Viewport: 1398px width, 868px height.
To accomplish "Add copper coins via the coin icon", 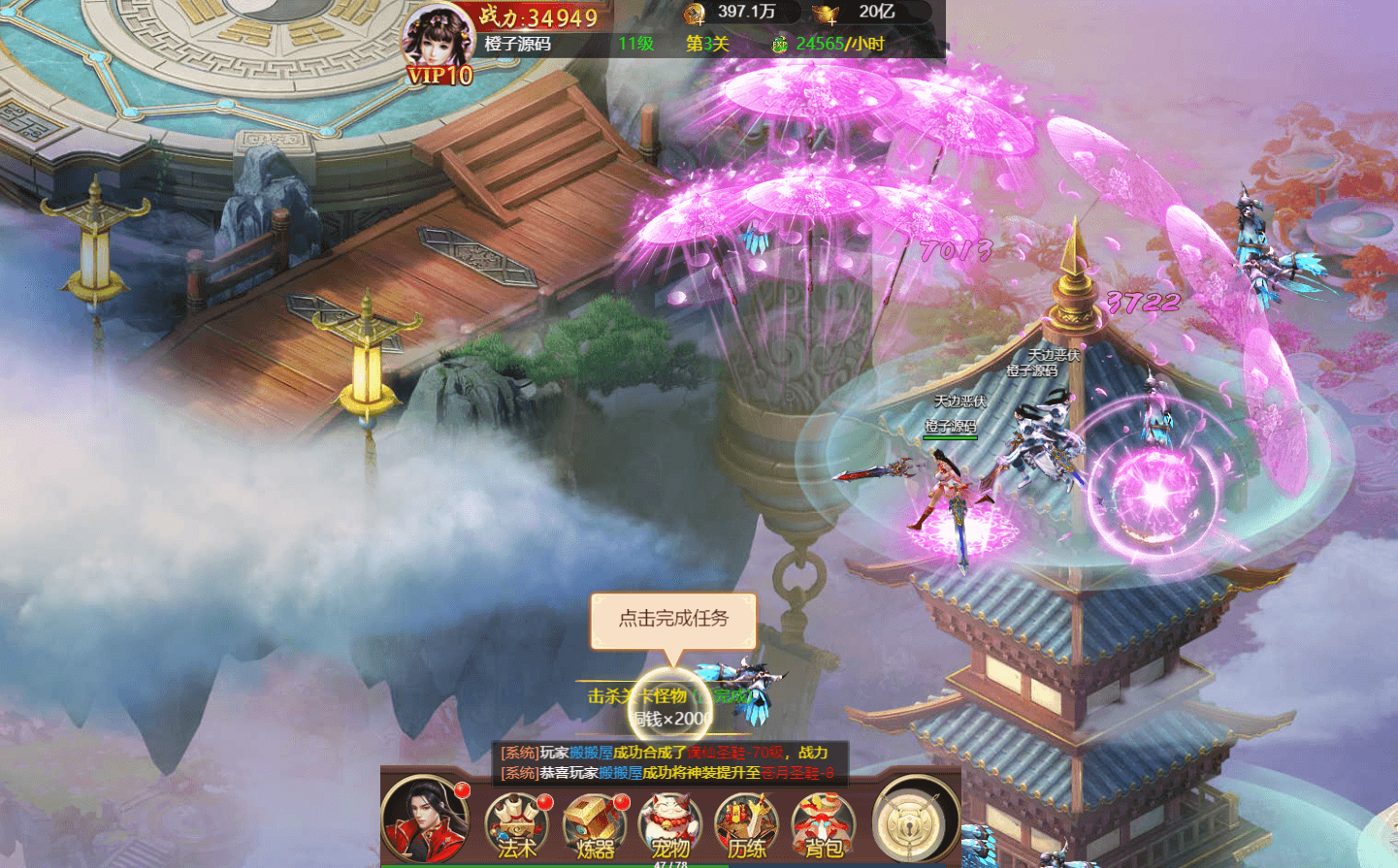I will (694, 13).
